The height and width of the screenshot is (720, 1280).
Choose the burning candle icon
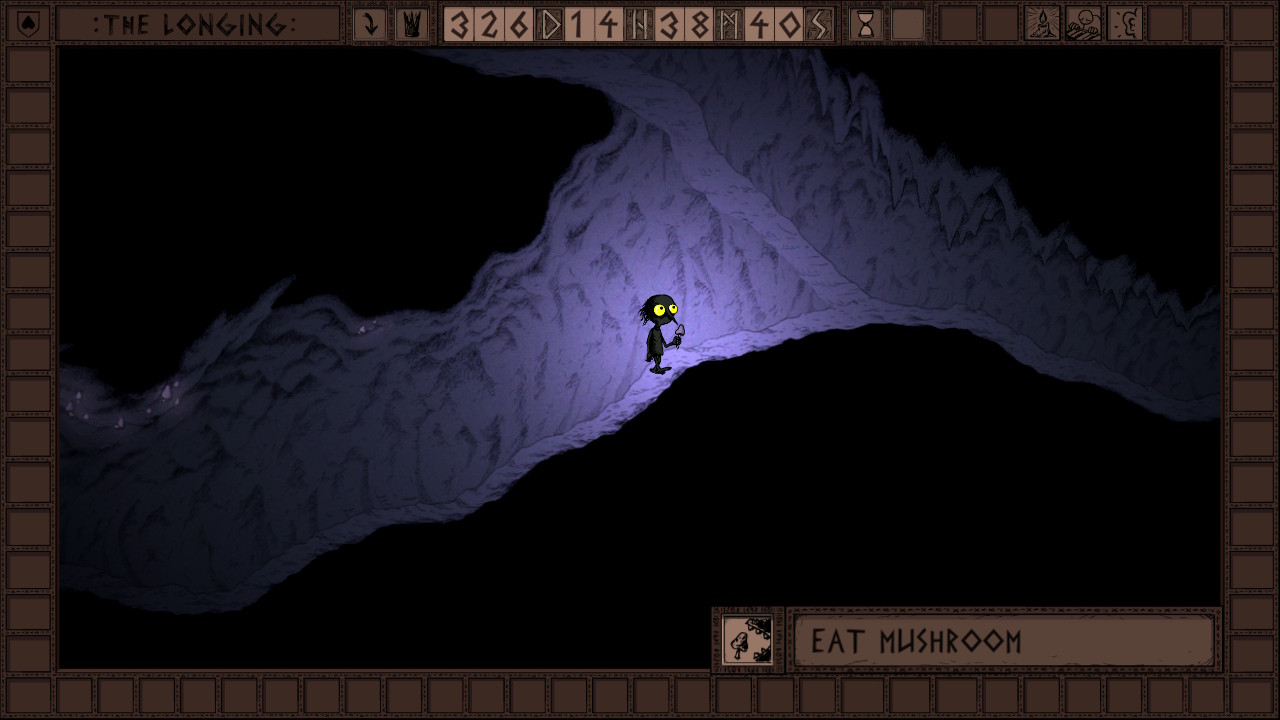1042,24
